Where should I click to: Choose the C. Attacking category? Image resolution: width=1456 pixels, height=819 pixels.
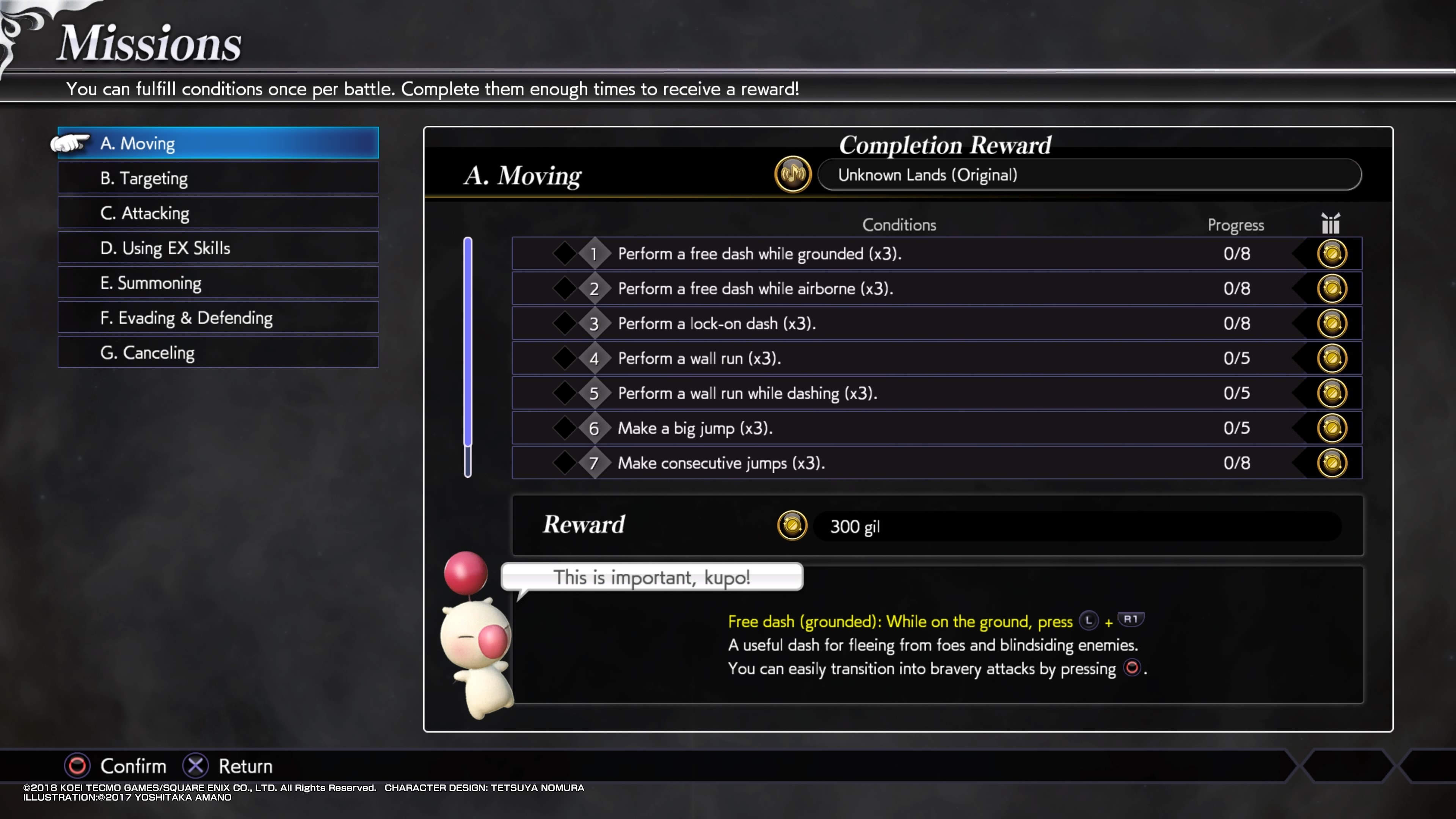pyautogui.click(x=218, y=213)
